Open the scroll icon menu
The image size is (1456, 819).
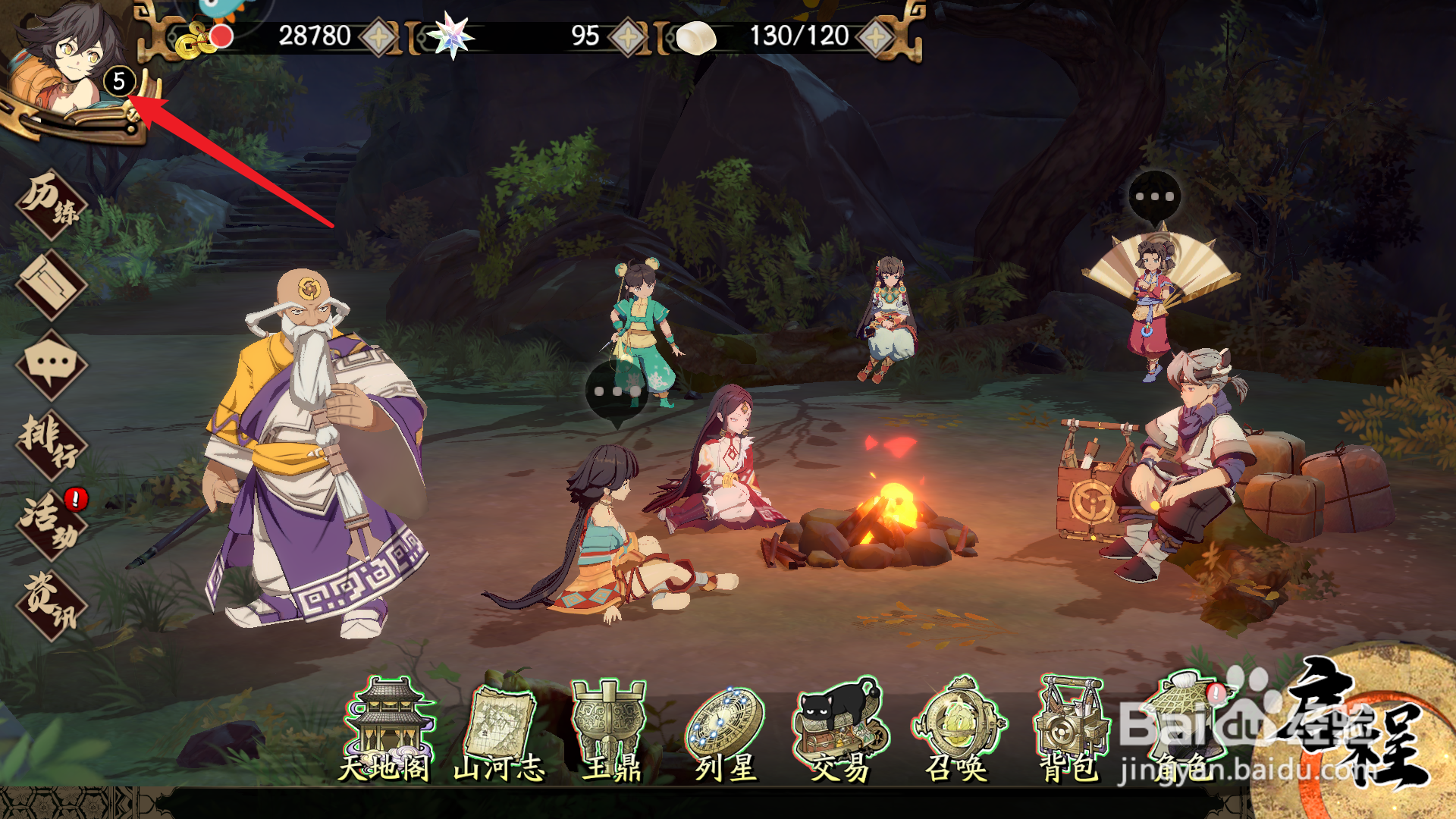tap(51, 285)
